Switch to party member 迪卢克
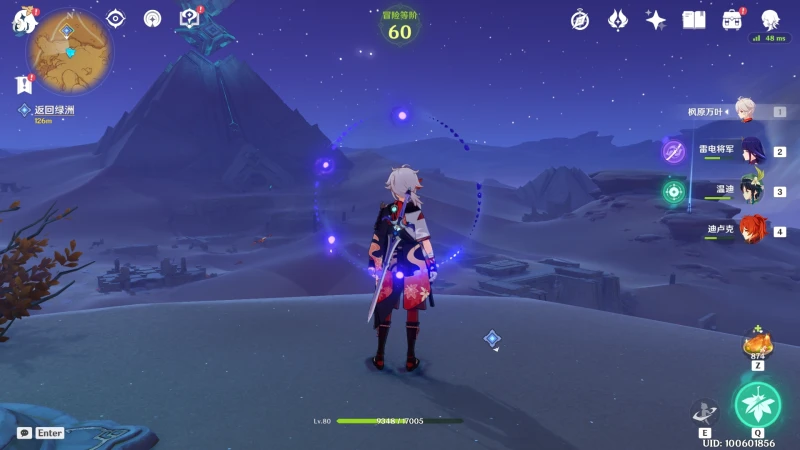Viewport: 800px width, 450px height. coord(752,230)
